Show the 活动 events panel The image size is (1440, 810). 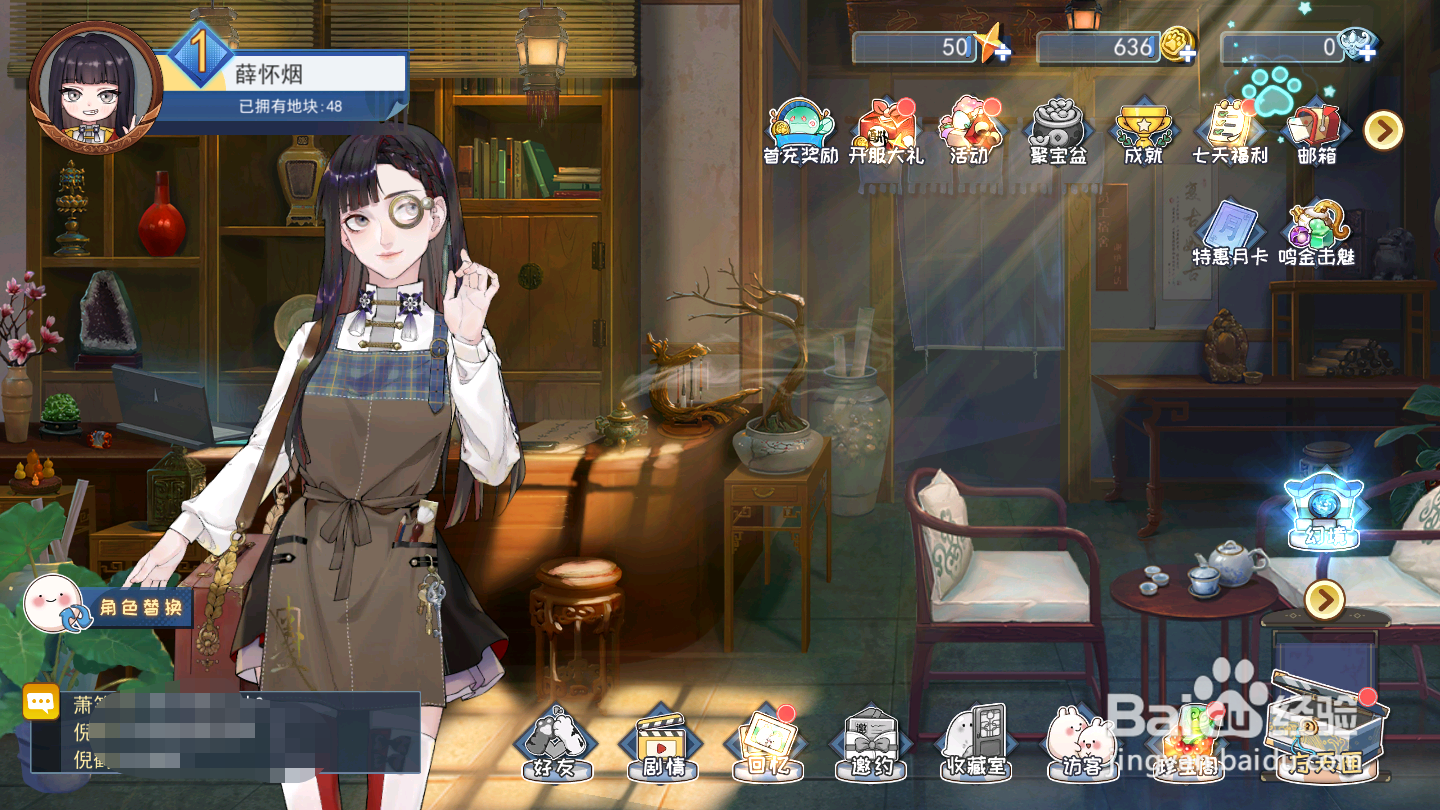[970, 131]
